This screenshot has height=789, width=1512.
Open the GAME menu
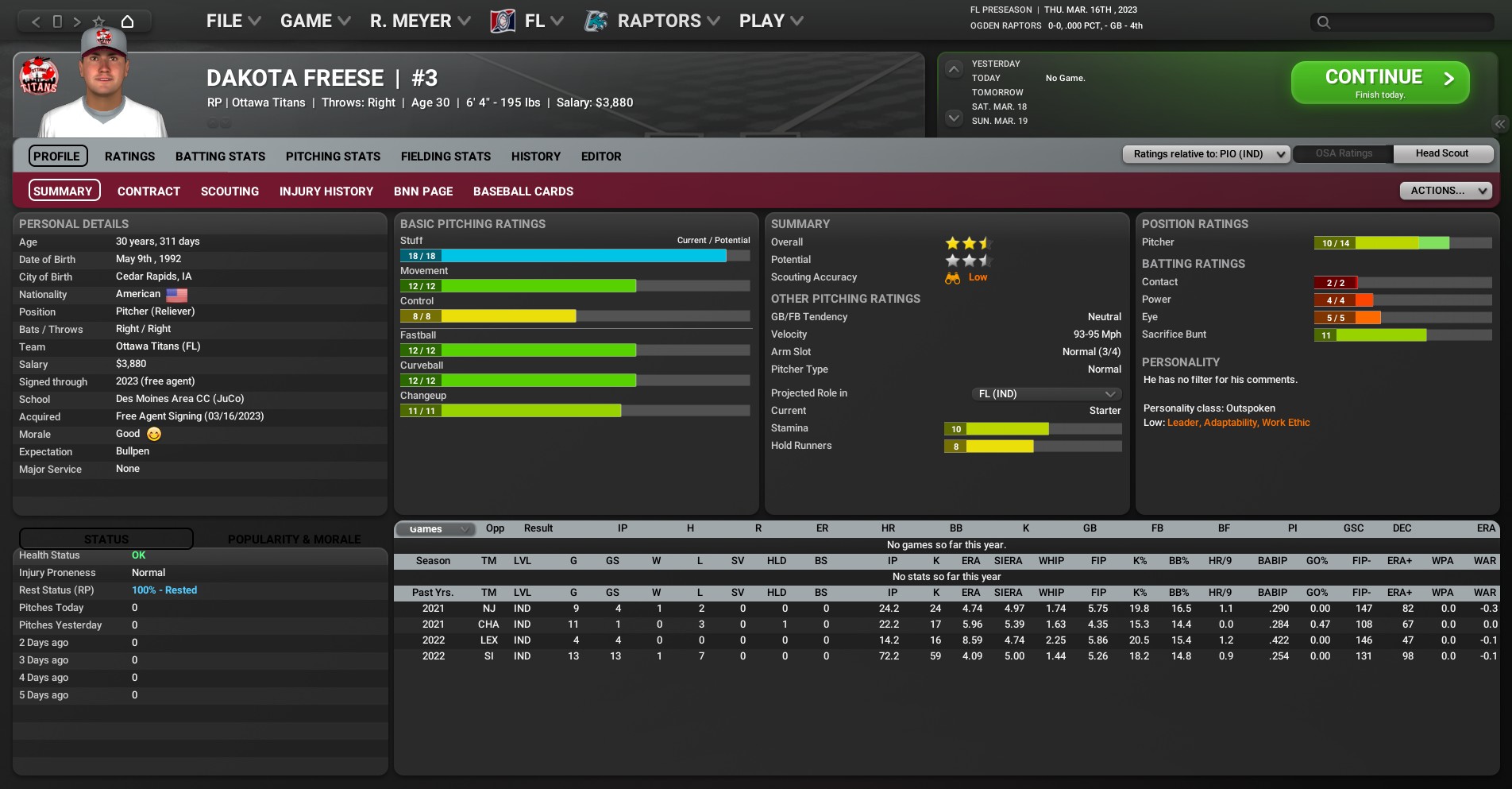pos(314,21)
